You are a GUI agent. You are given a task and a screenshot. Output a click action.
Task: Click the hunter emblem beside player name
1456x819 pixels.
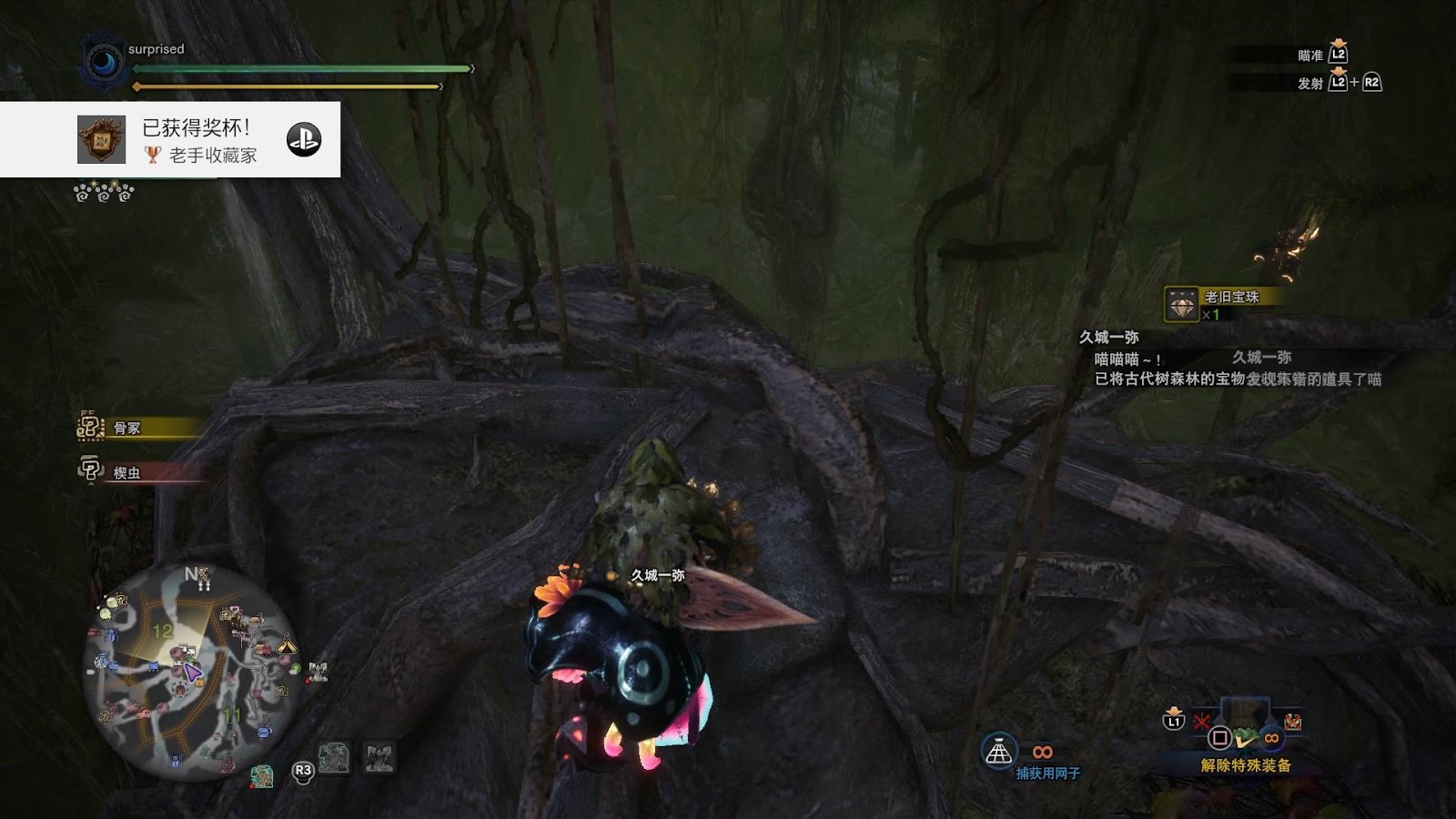pyautogui.click(x=104, y=61)
